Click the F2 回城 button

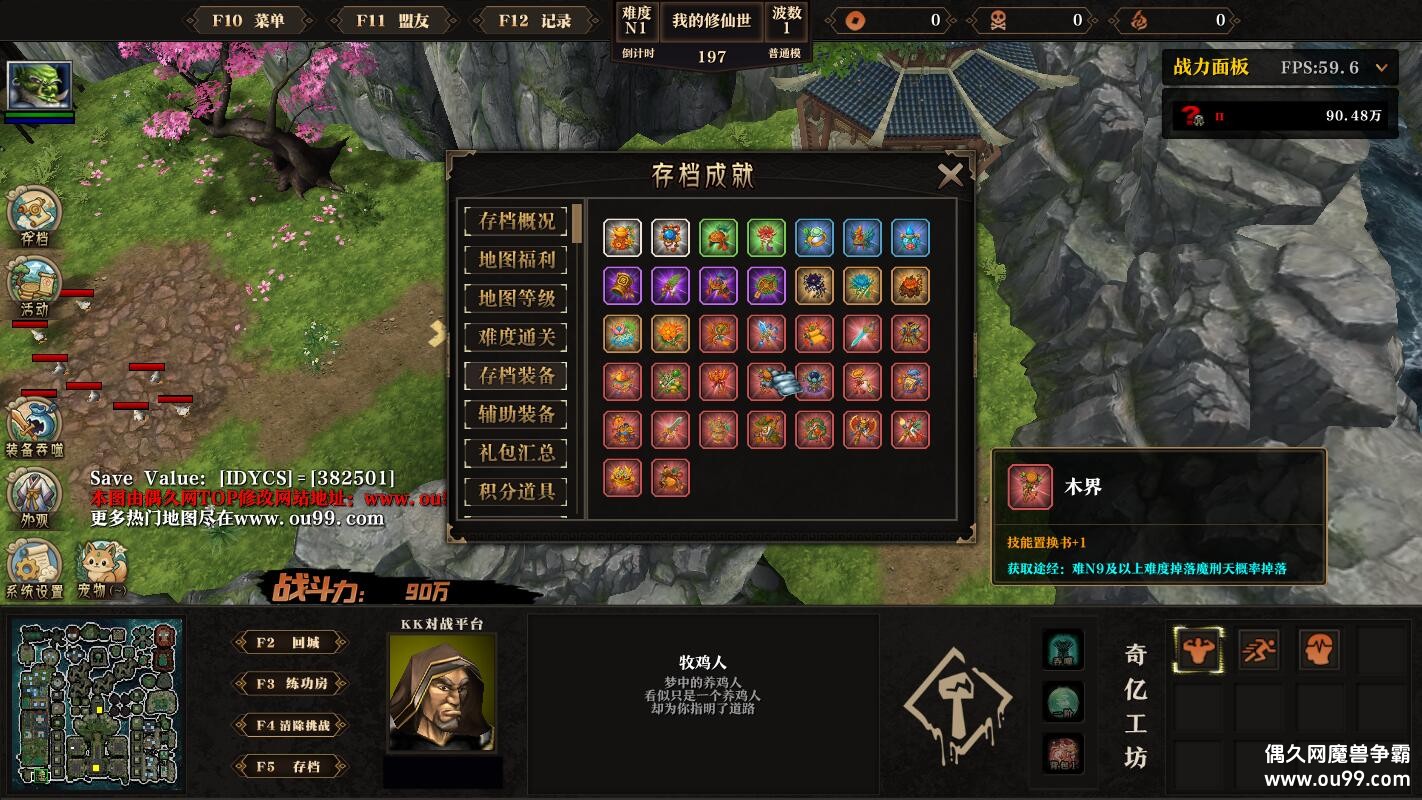(290, 643)
